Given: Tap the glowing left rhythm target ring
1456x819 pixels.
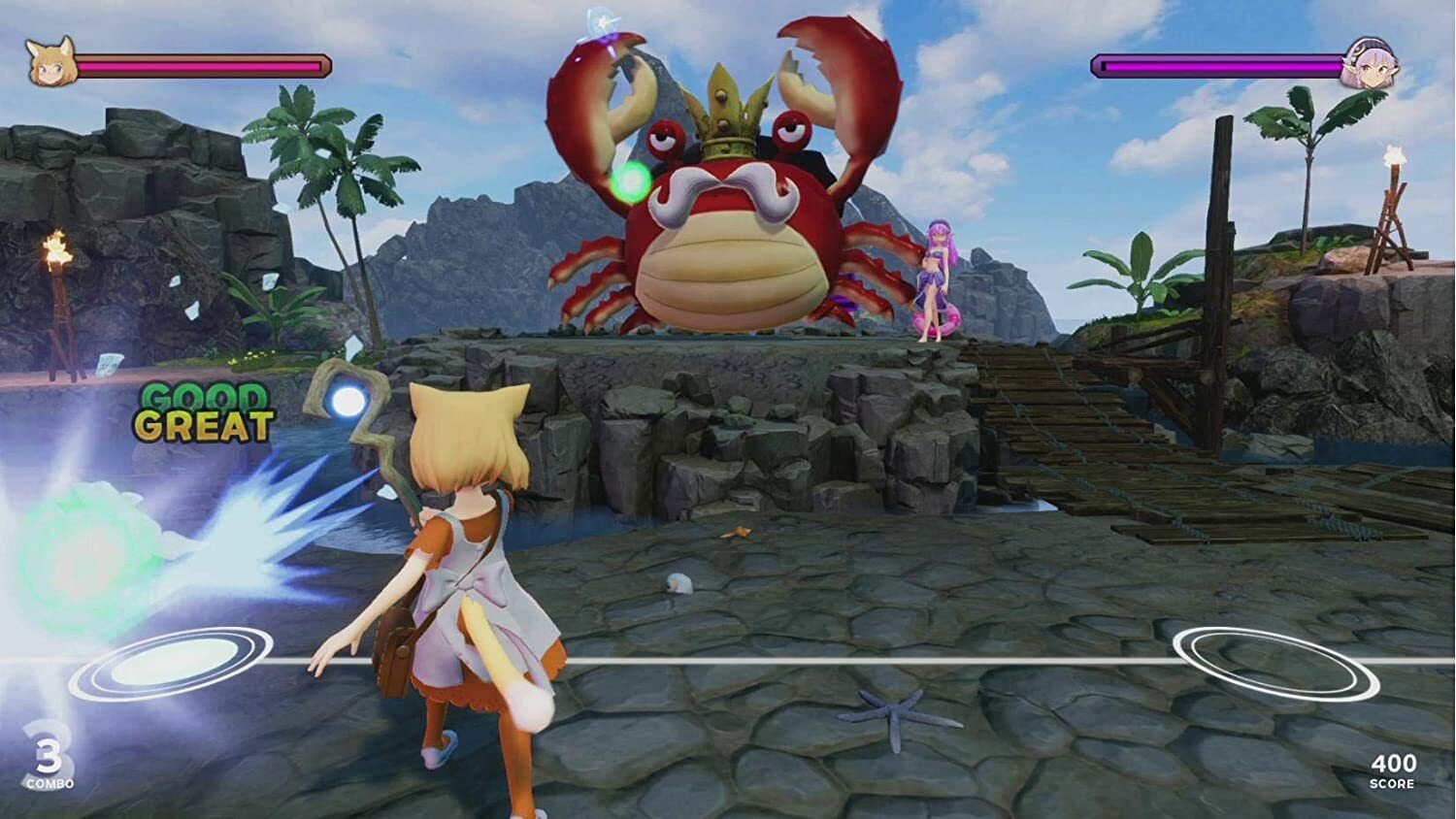Looking at the screenshot, I should [171, 663].
